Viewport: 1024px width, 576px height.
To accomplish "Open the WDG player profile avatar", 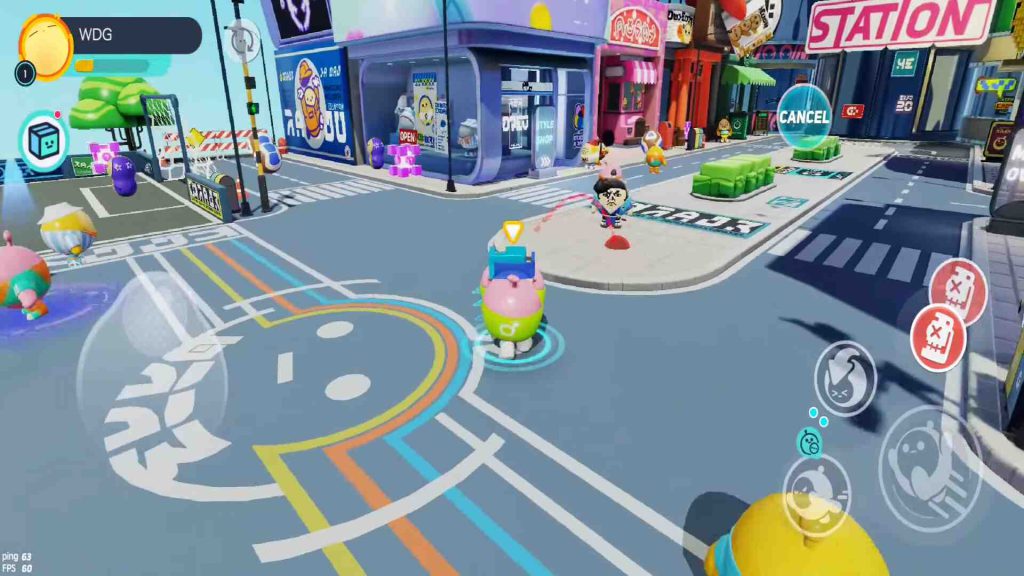I will [46, 45].
